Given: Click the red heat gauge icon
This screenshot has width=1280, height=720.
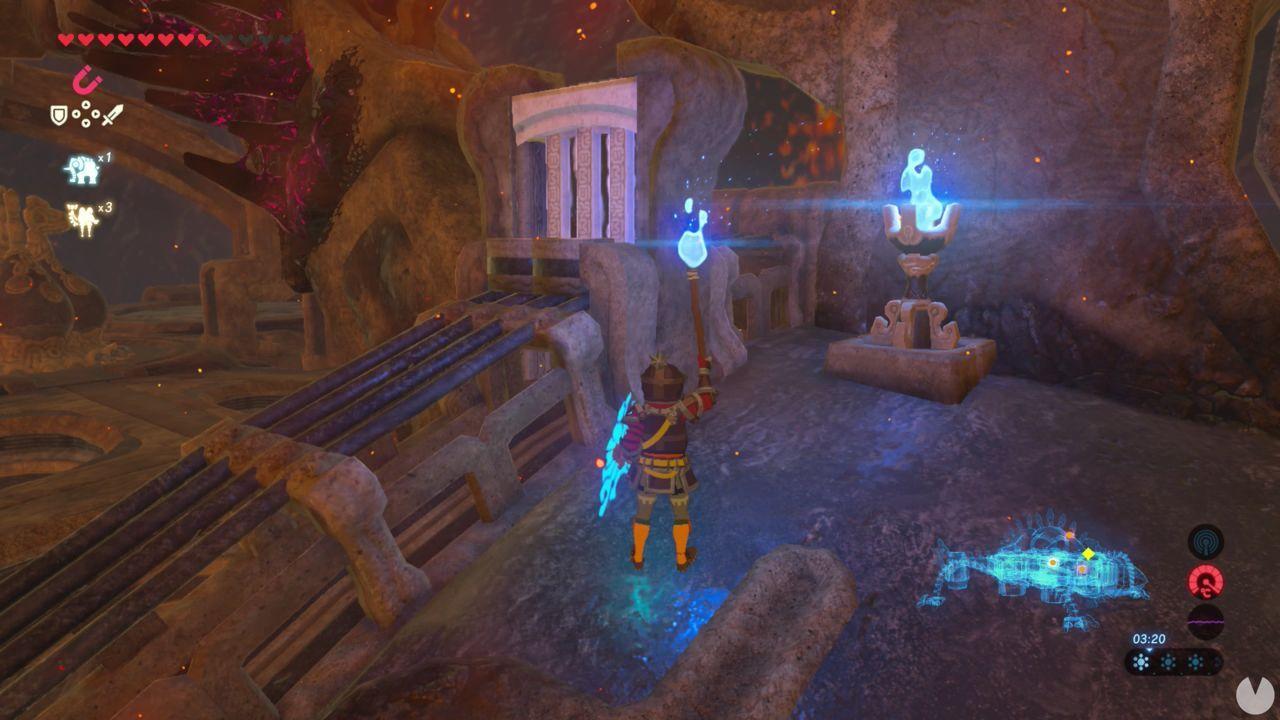Looking at the screenshot, I should [x=1205, y=580].
